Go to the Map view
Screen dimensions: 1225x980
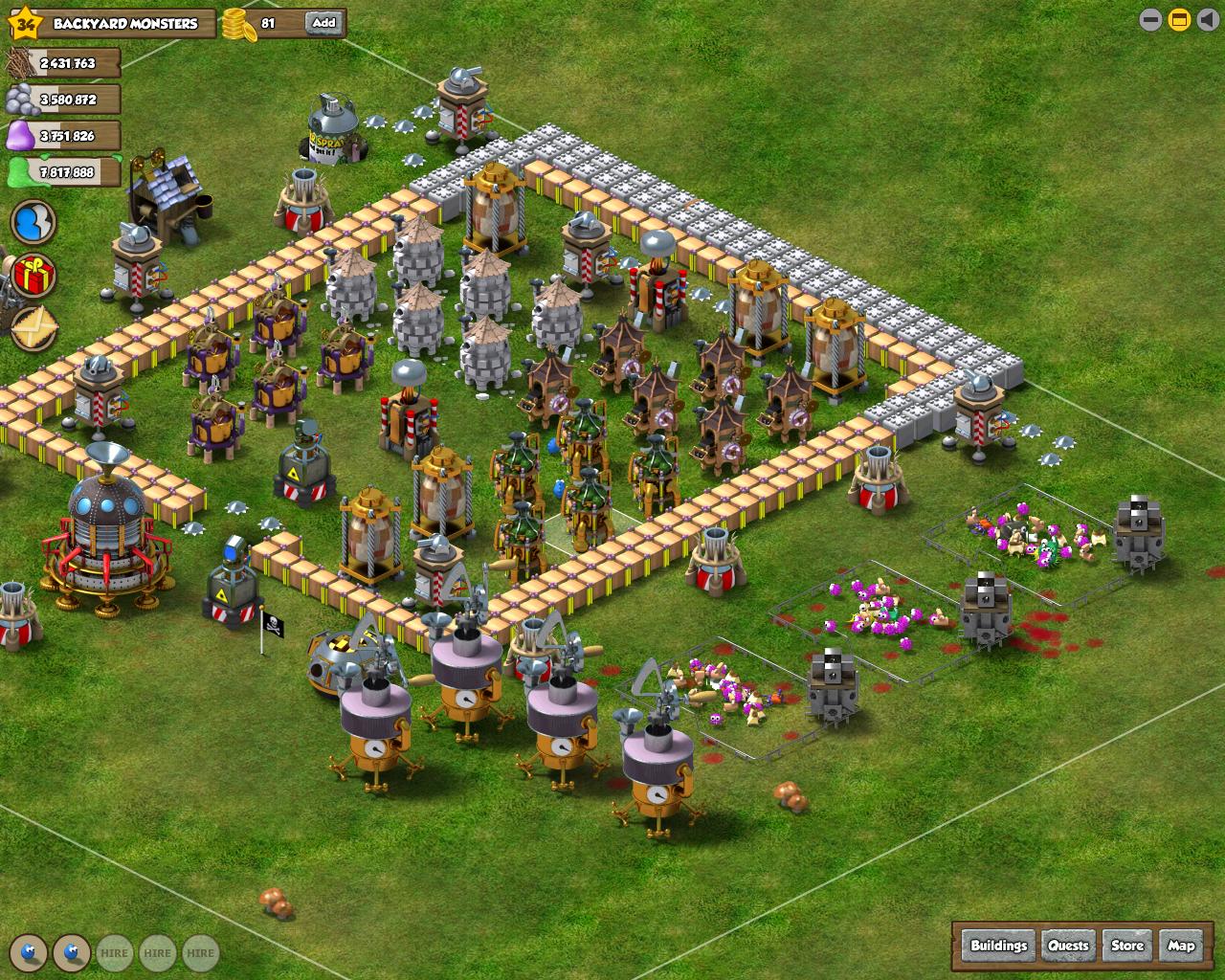click(x=1181, y=946)
